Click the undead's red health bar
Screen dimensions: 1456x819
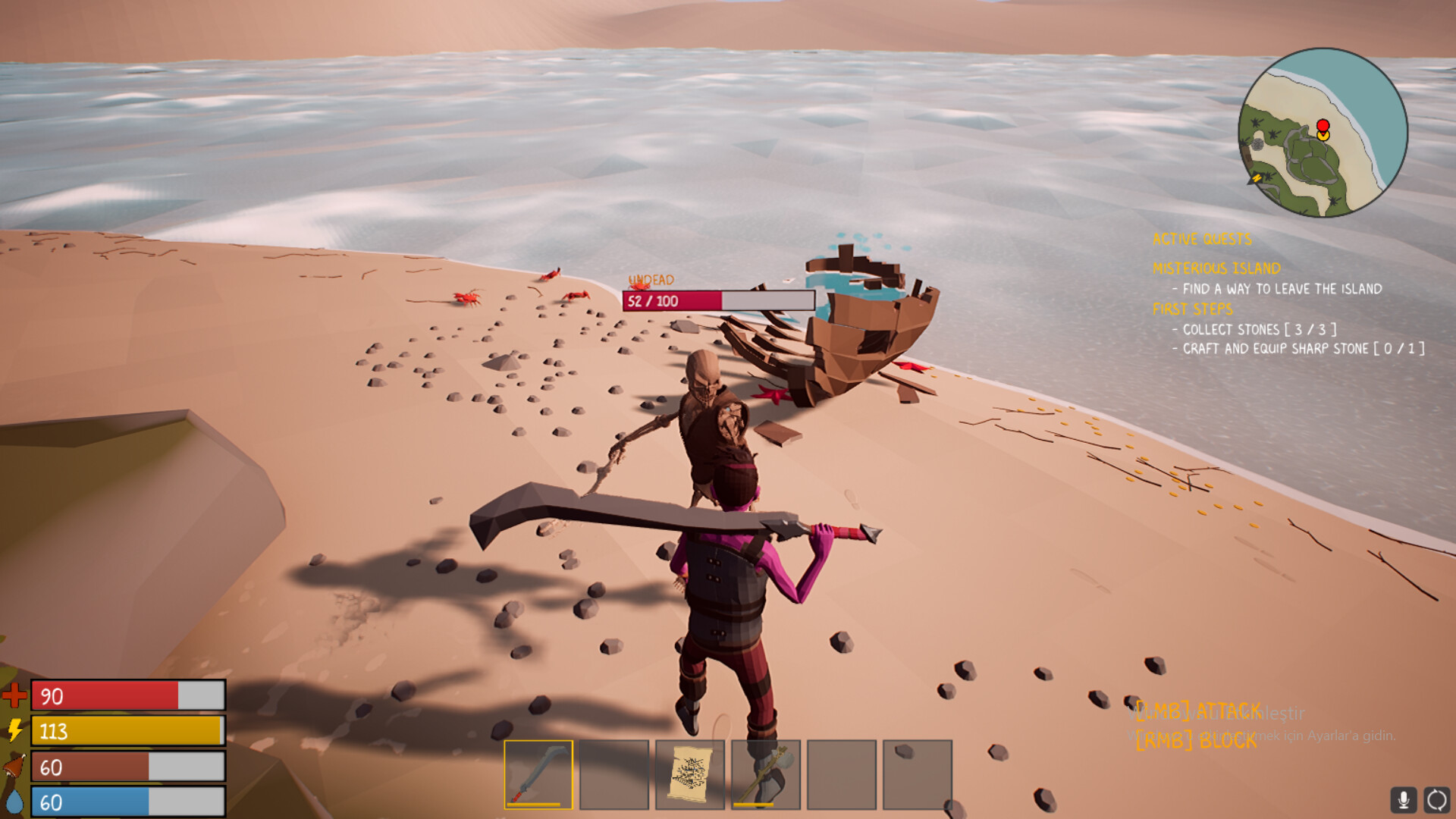click(x=671, y=300)
